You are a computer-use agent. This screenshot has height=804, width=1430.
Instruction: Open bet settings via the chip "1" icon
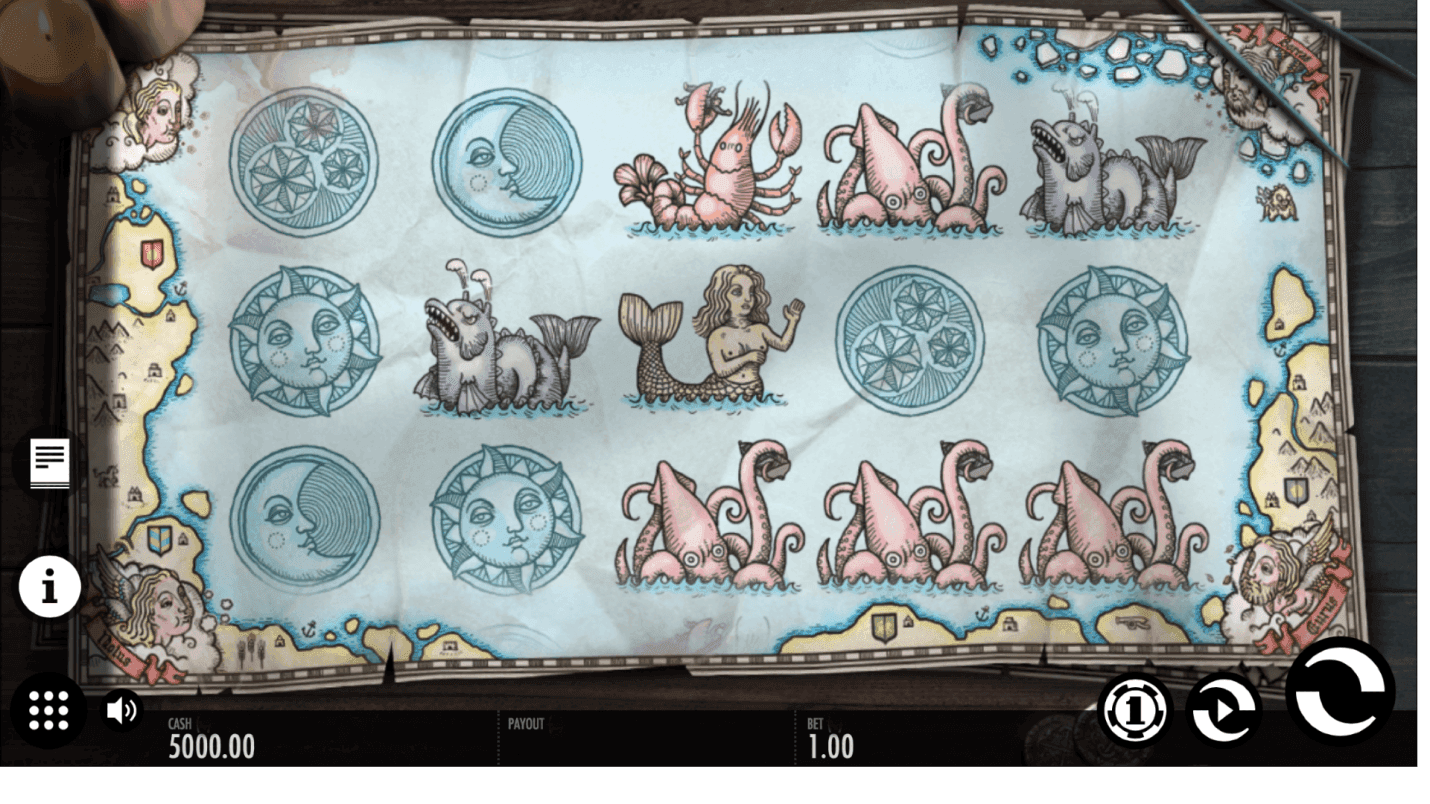click(1135, 710)
